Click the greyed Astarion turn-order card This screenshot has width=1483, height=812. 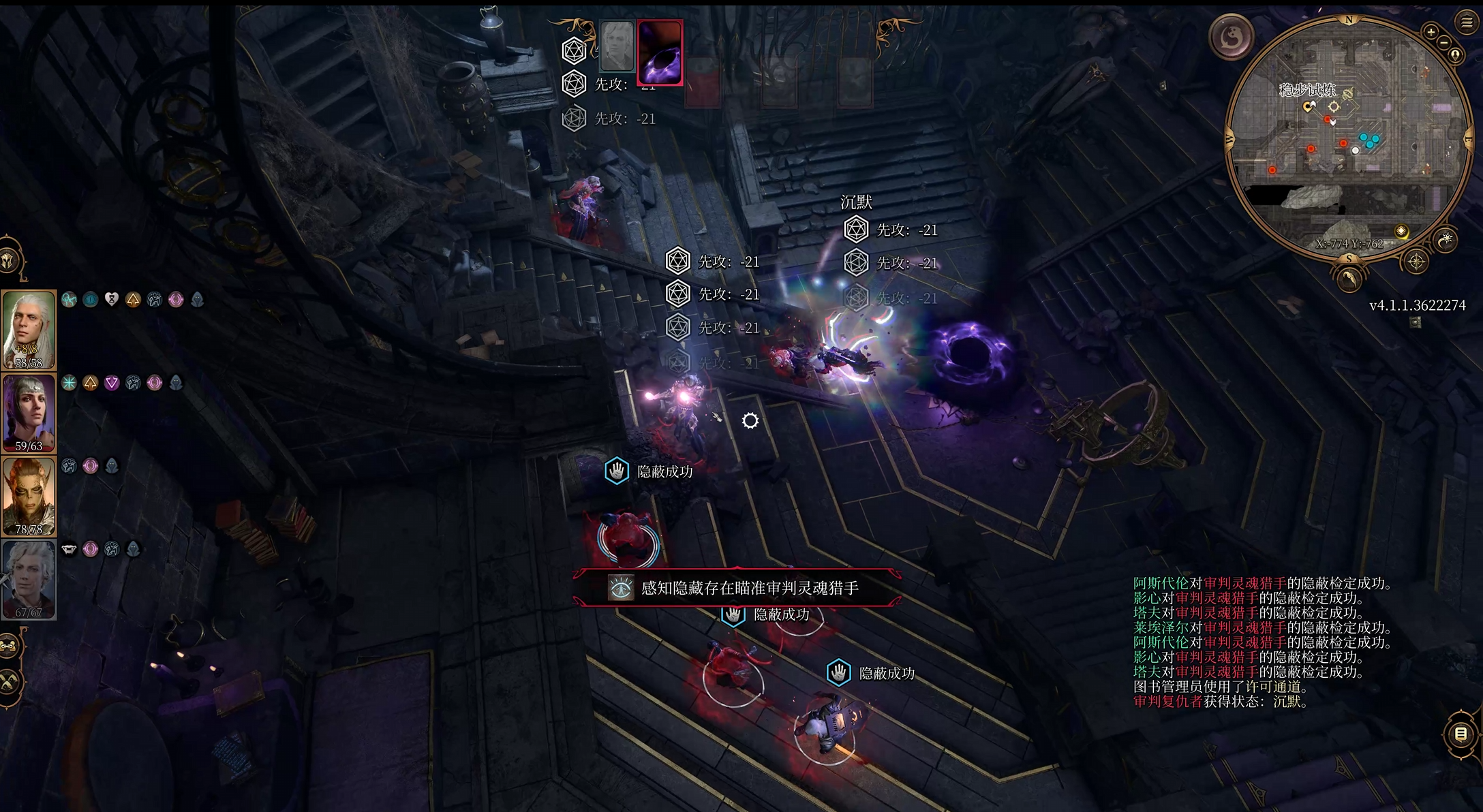coord(617,46)
